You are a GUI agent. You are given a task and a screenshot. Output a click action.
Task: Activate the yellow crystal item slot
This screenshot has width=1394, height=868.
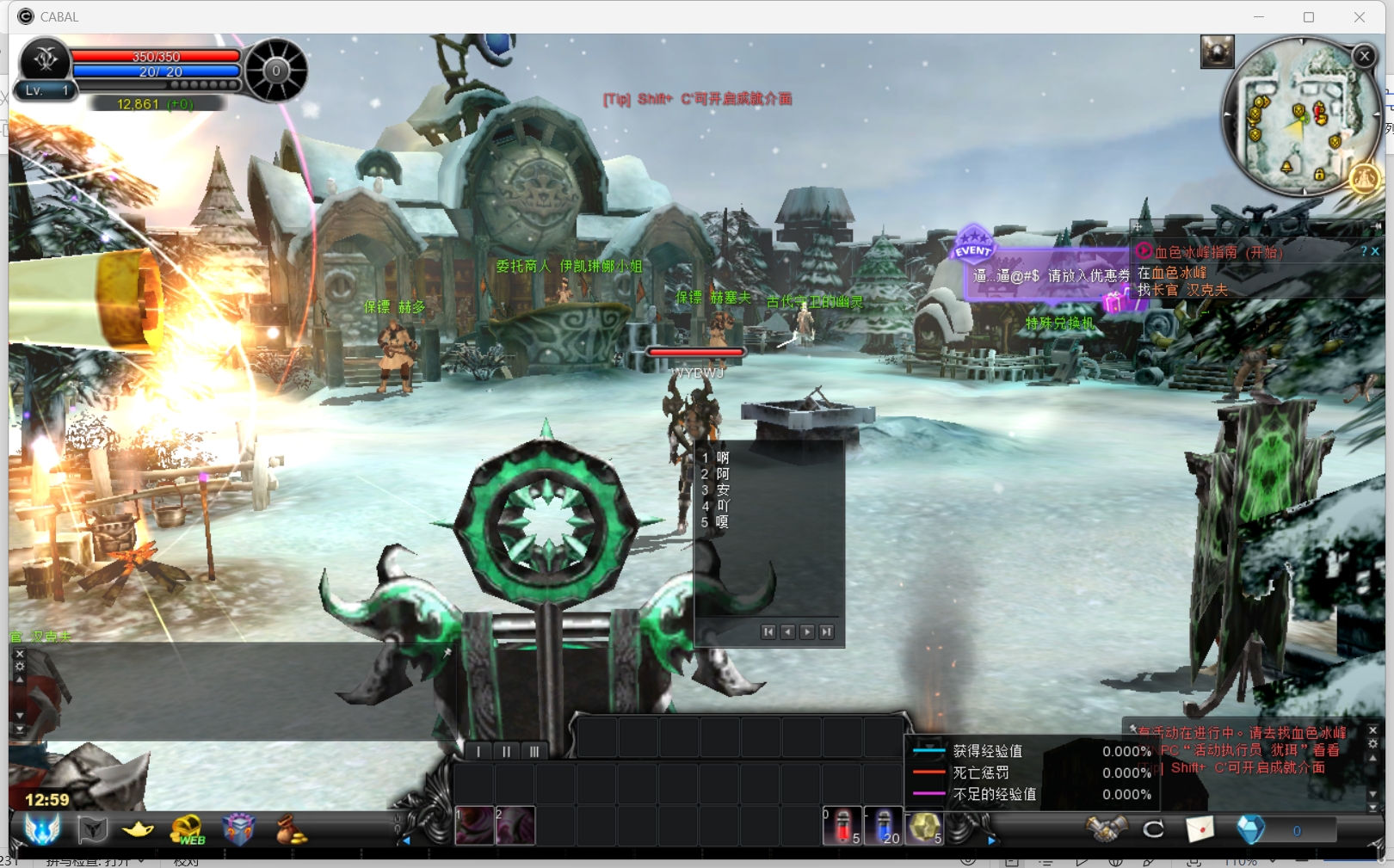pyautogui.click(x=925, y=827)
